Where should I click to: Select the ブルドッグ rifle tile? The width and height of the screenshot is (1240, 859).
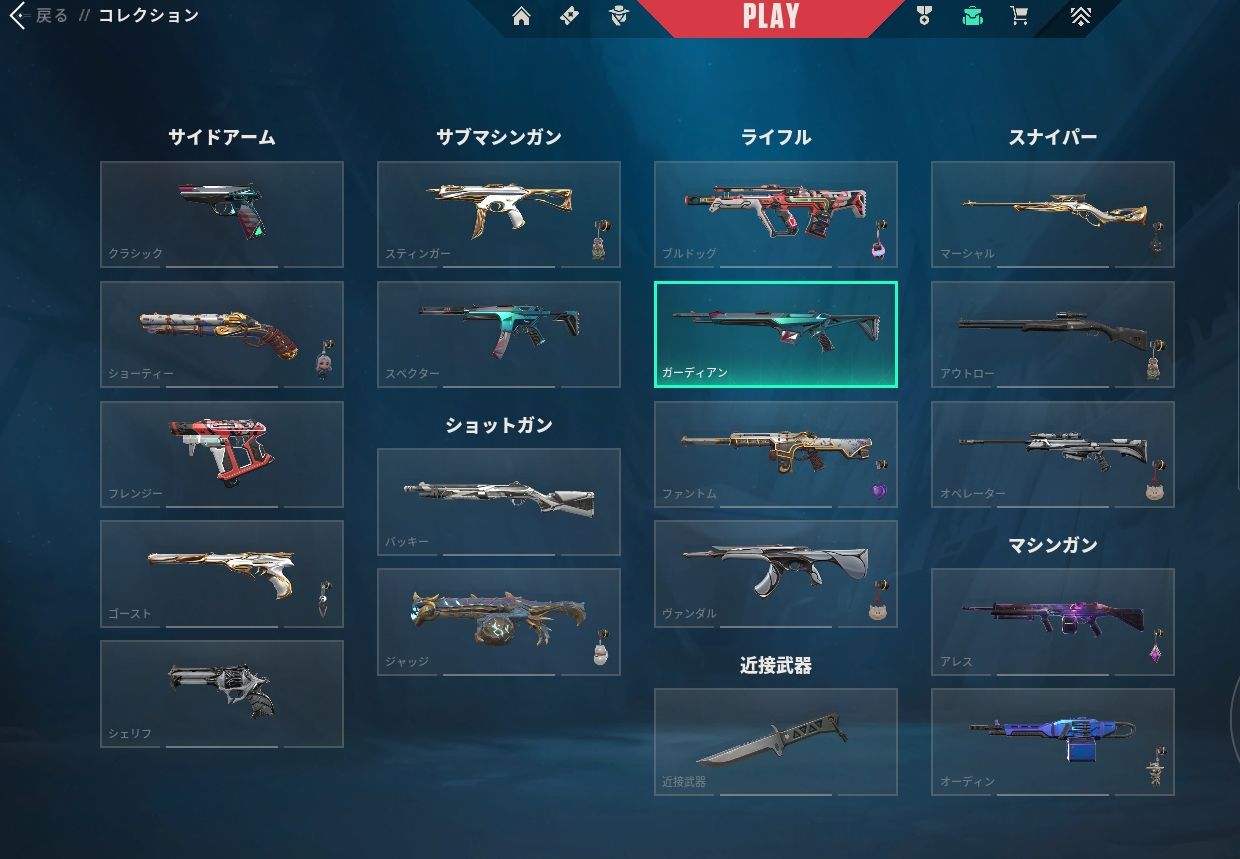click(x=775, y=214)
